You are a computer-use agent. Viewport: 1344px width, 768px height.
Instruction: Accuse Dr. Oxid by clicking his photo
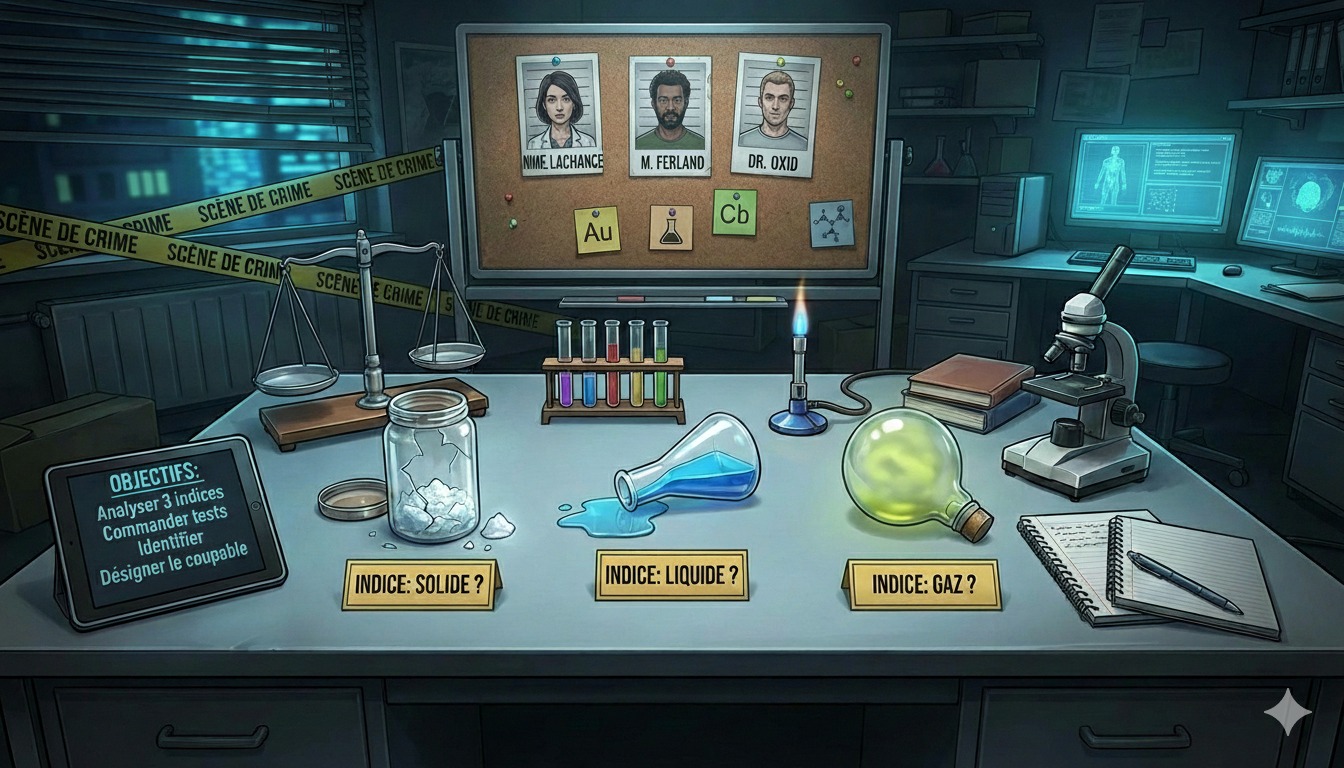click(776, 115)
